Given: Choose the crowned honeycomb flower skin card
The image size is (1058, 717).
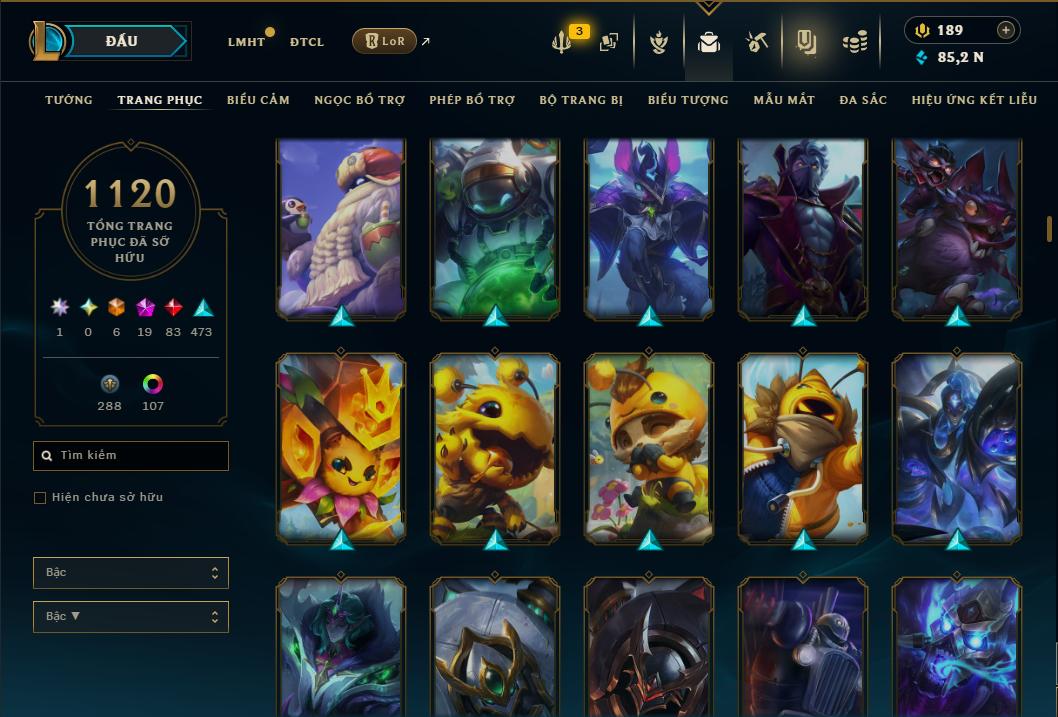Looking at the screenshot, I should point(341,446).
